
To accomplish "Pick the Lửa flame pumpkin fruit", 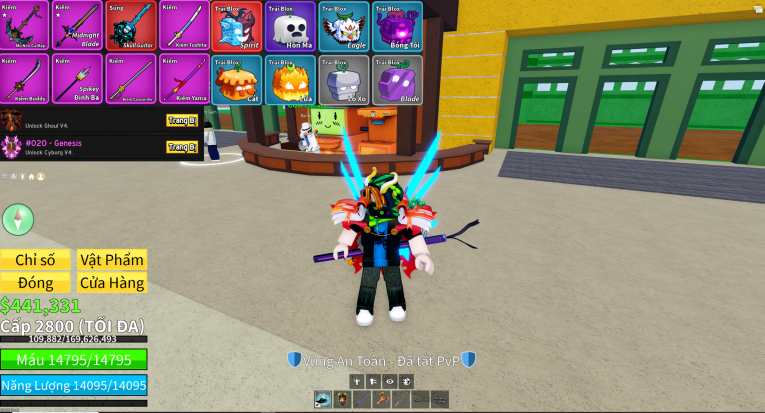I will click(x=289, y=79).
